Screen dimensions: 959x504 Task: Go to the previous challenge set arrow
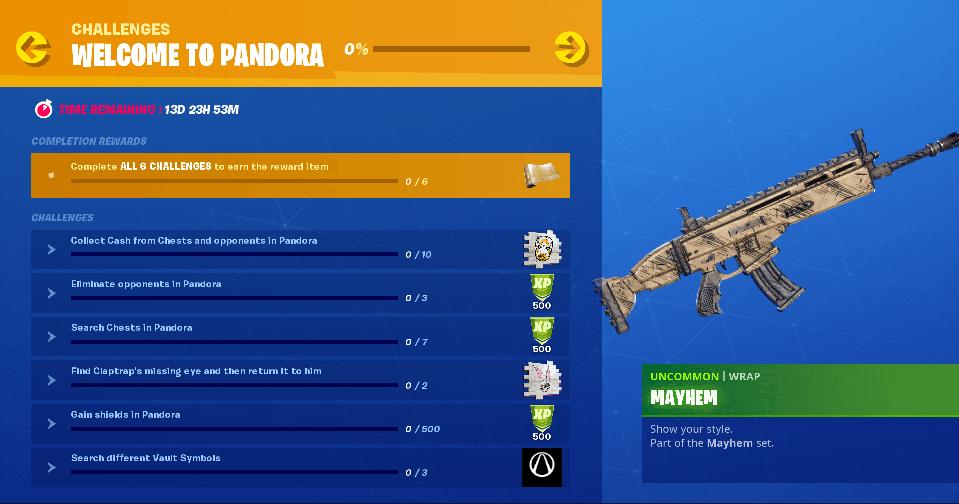click(x=33, y=47)
